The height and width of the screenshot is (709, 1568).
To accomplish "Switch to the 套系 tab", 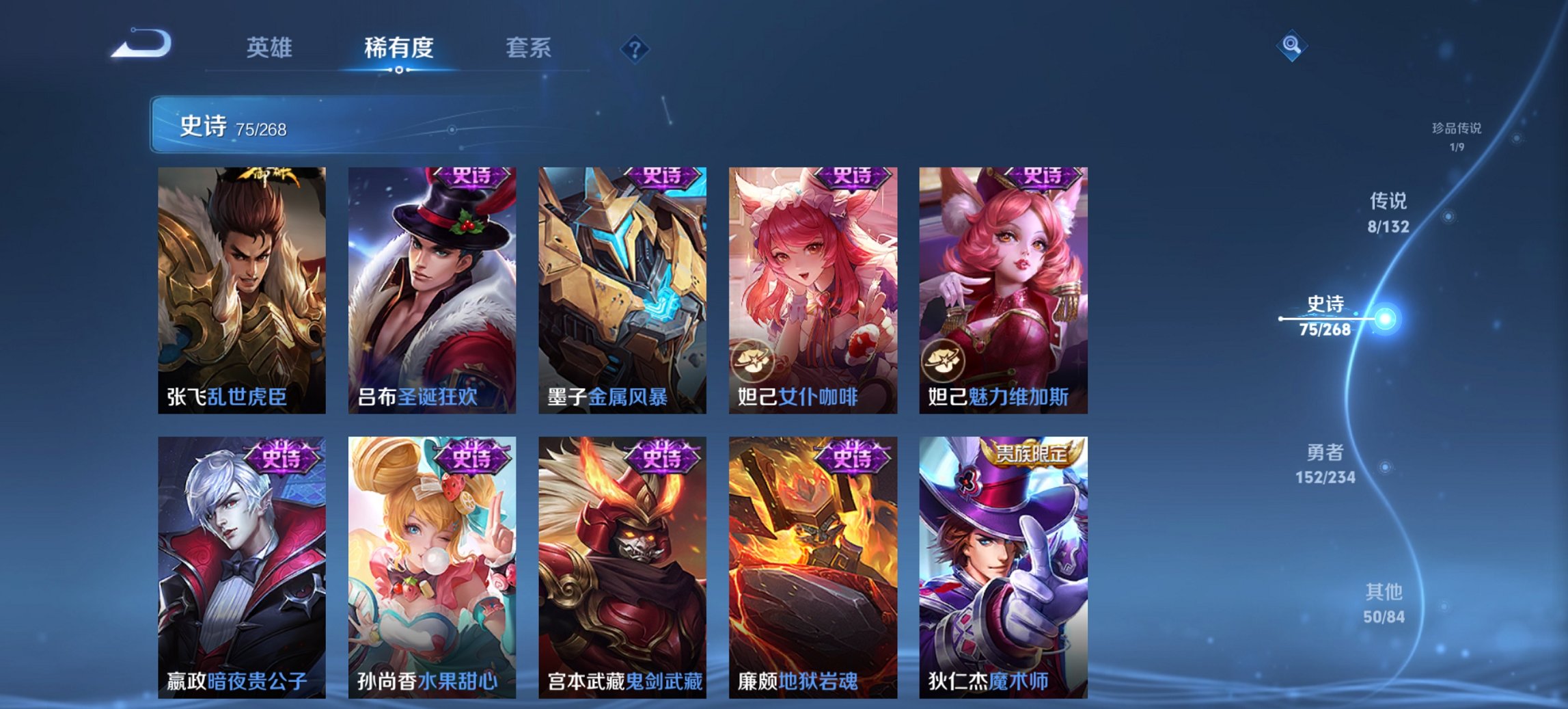I will click(528, 48).
